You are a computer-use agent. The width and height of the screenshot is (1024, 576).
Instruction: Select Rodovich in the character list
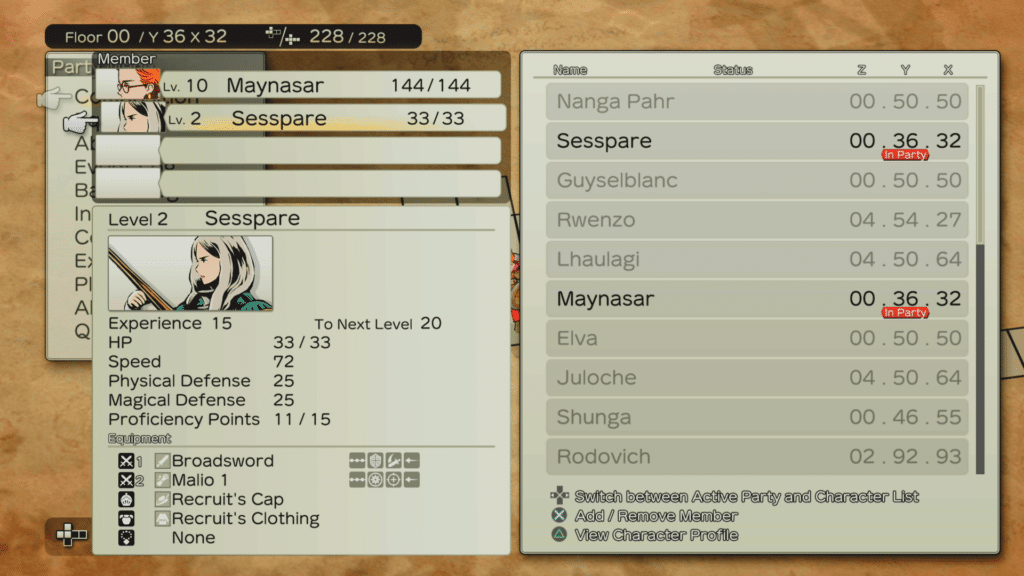(758, 457)
